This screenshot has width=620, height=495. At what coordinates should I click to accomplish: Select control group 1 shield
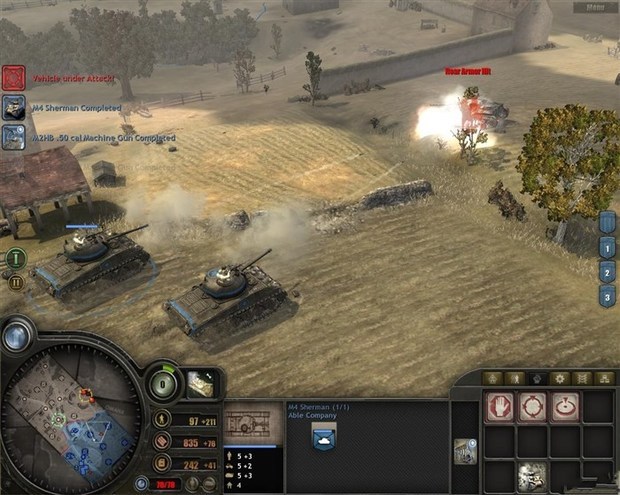[606, 246]
